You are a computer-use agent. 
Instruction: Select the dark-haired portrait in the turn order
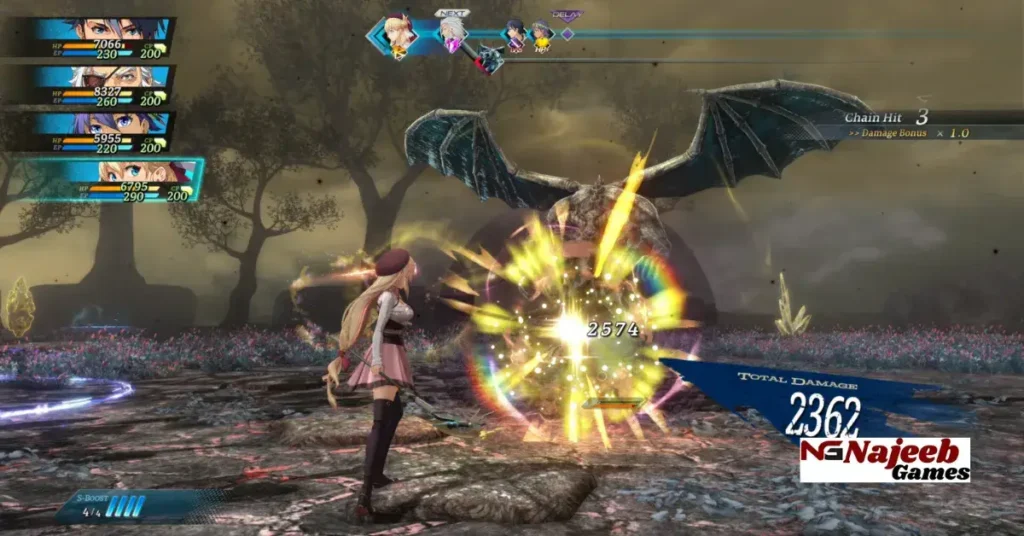pyautogui.click(x=515, y=36)
